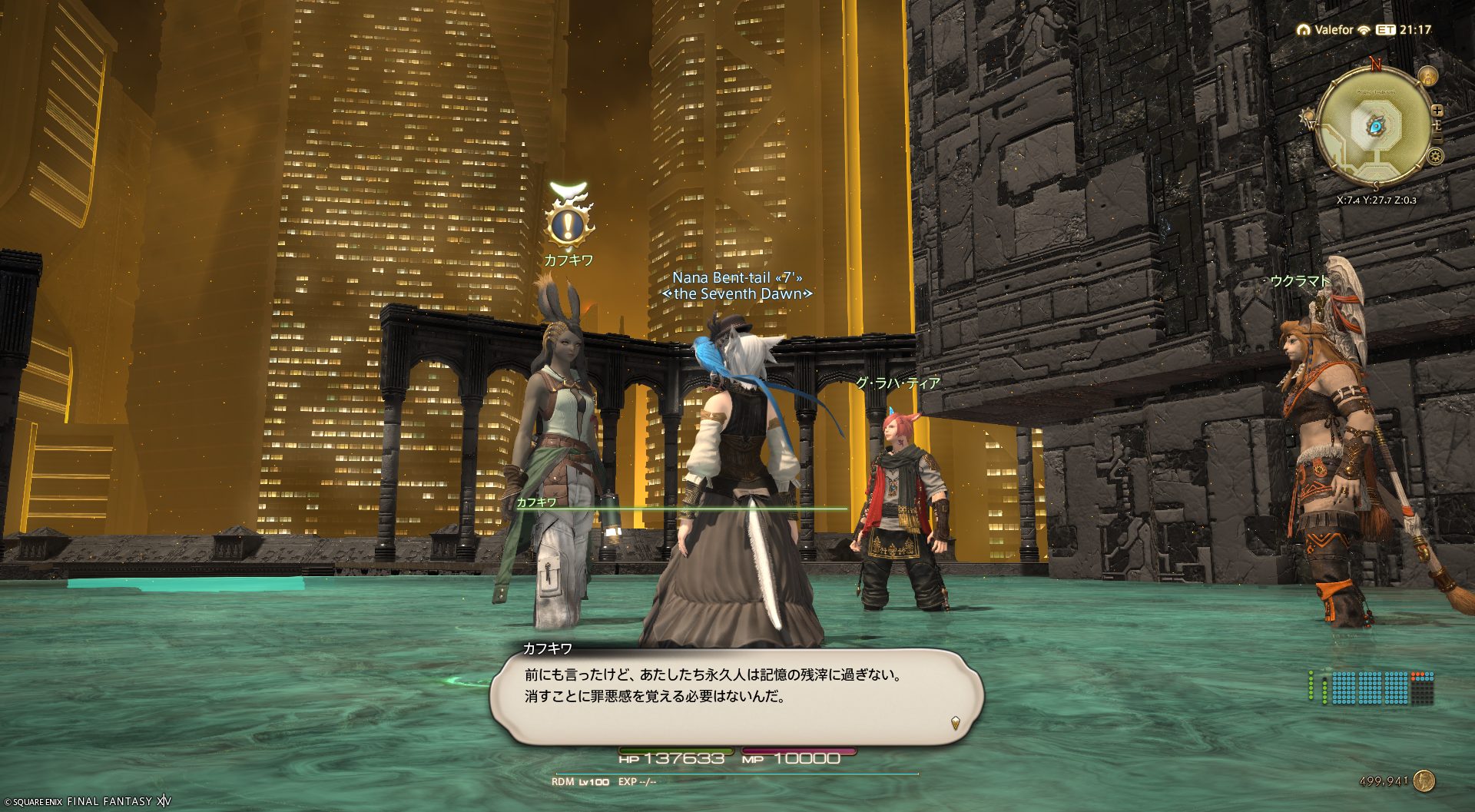Click the Valefor world server label

pos(1333,30)
